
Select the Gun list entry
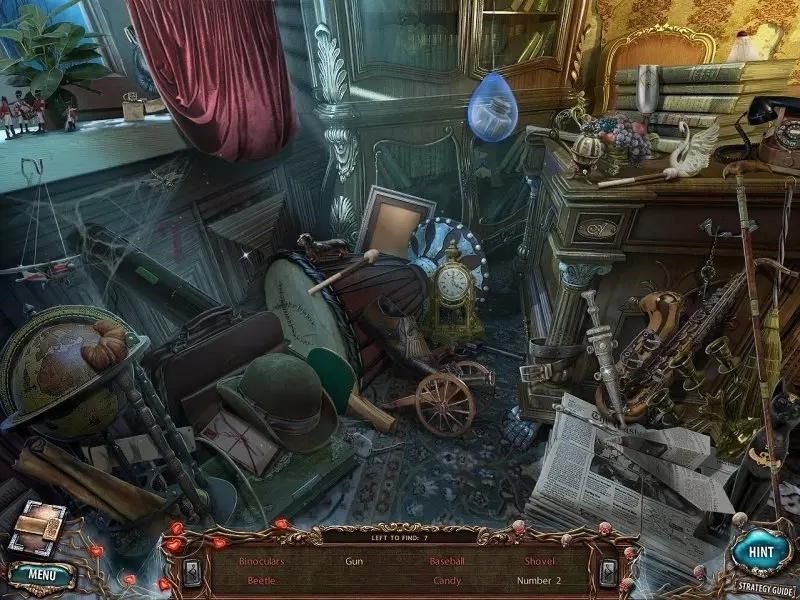coord(354,562)
